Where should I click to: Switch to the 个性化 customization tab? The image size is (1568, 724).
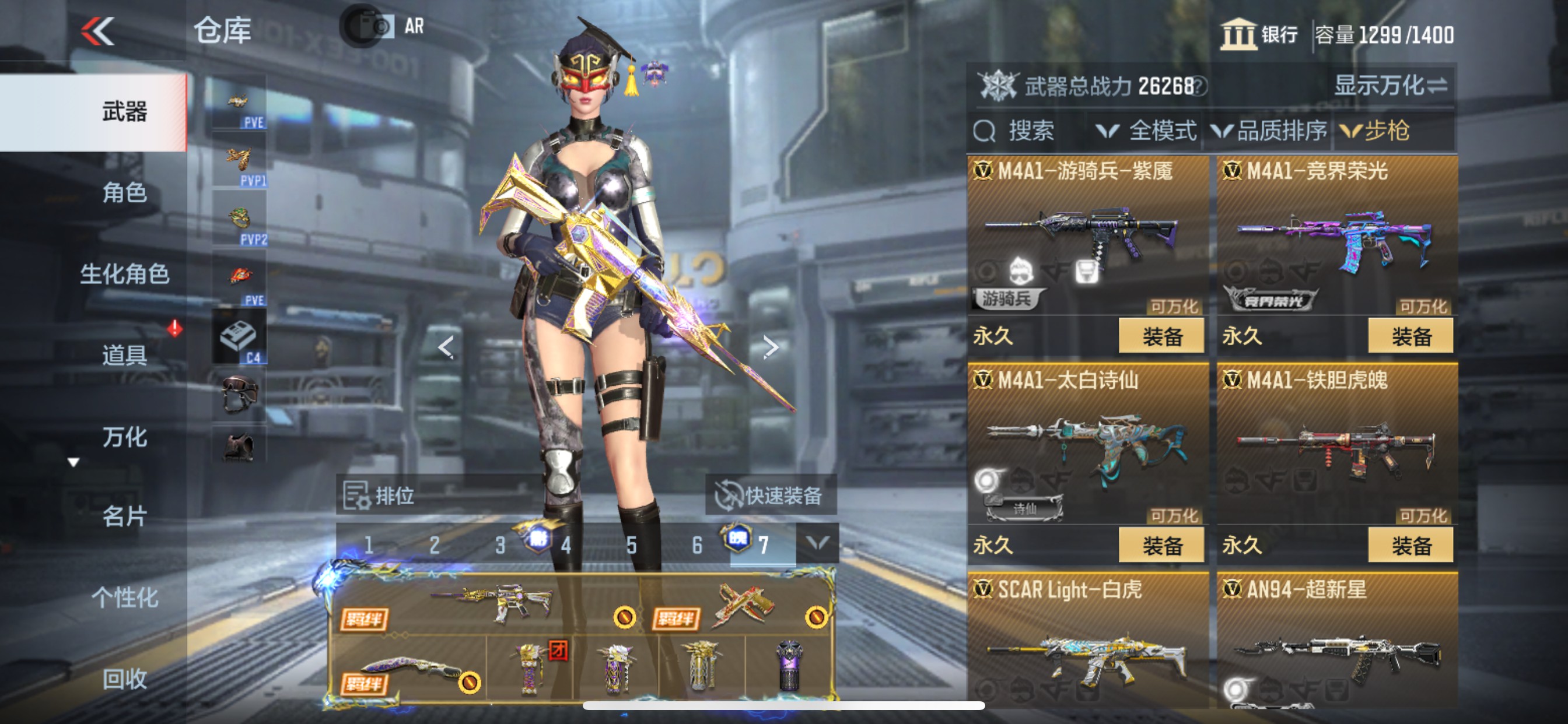click(x=124, y=598)
